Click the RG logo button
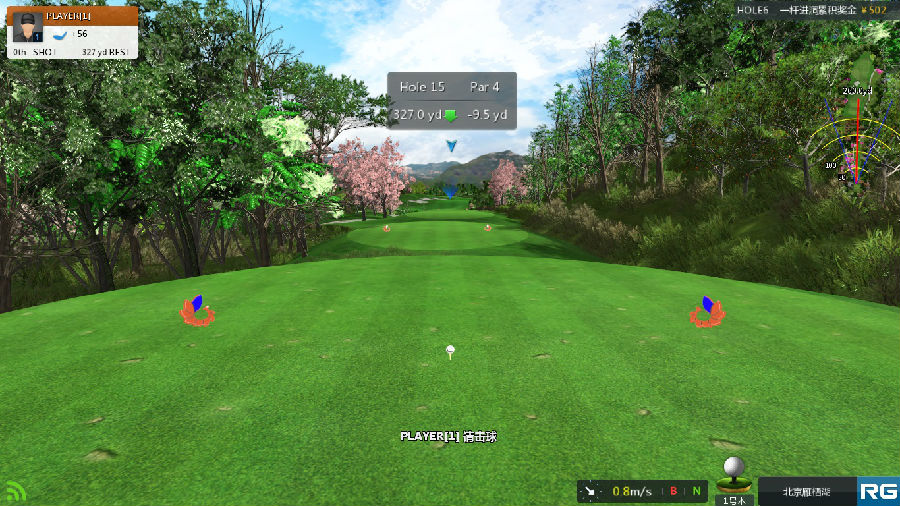Screen dimensions: 900x506 (x=878, y=491)
